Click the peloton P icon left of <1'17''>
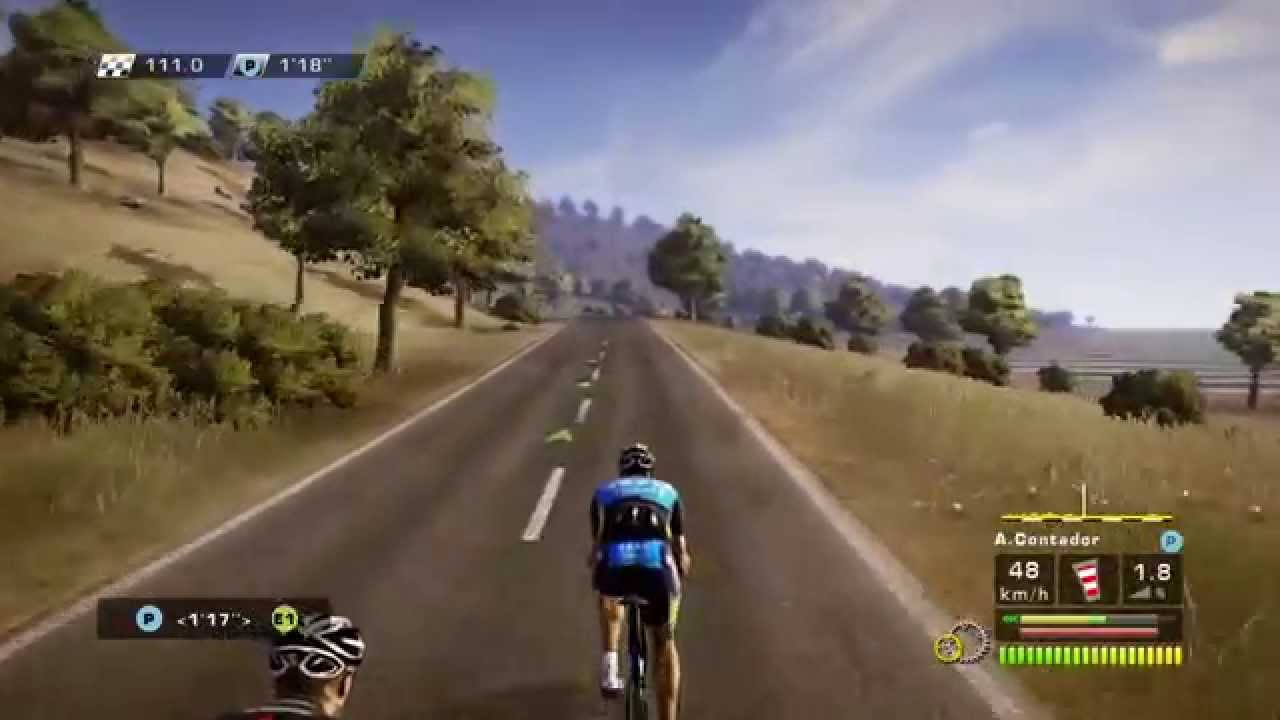Image resolution: width=1280 pixels, height=720 pixels. (x=149, y=620)
